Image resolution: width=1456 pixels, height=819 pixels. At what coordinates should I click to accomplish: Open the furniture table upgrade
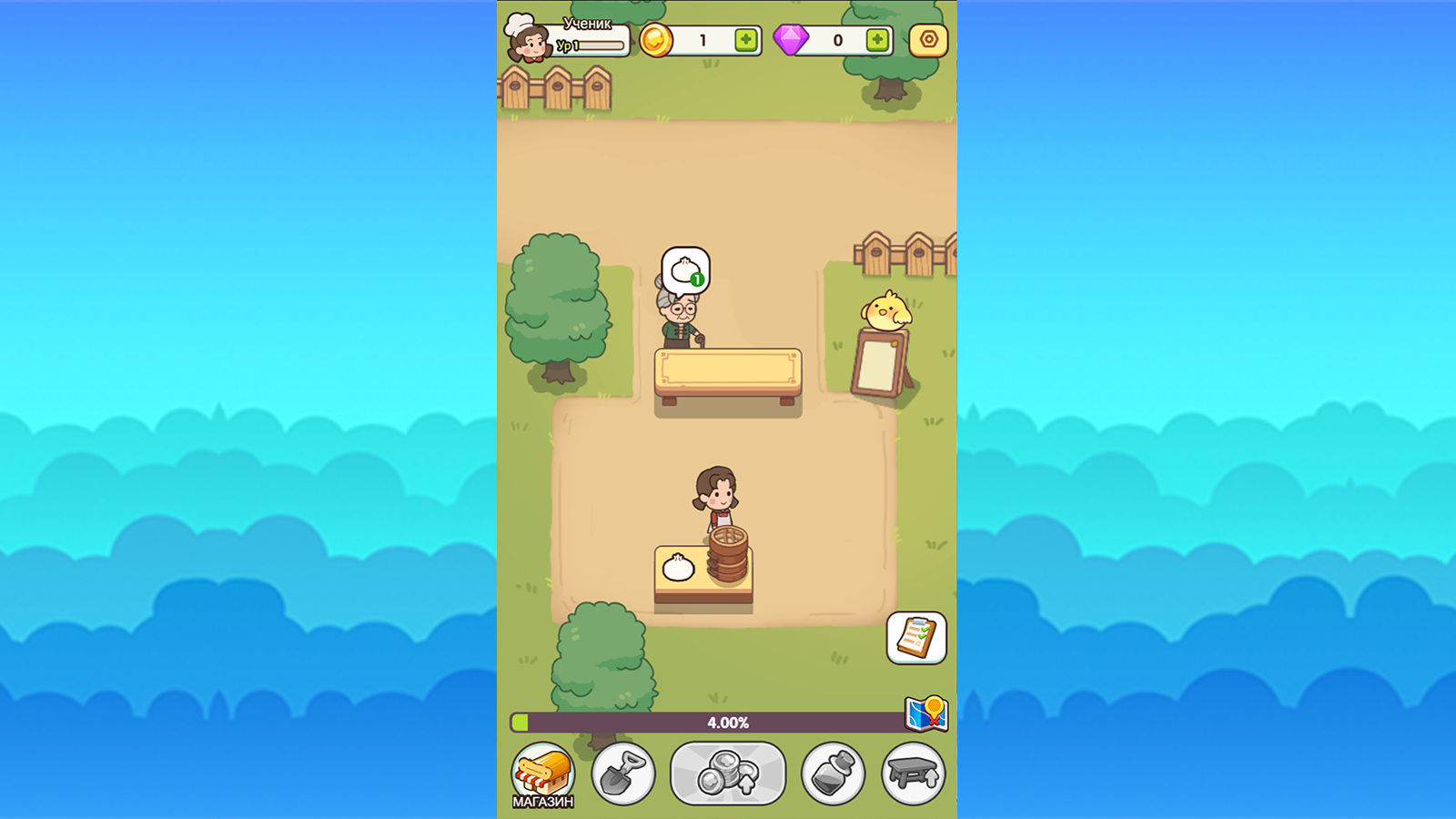coord(914,773)
